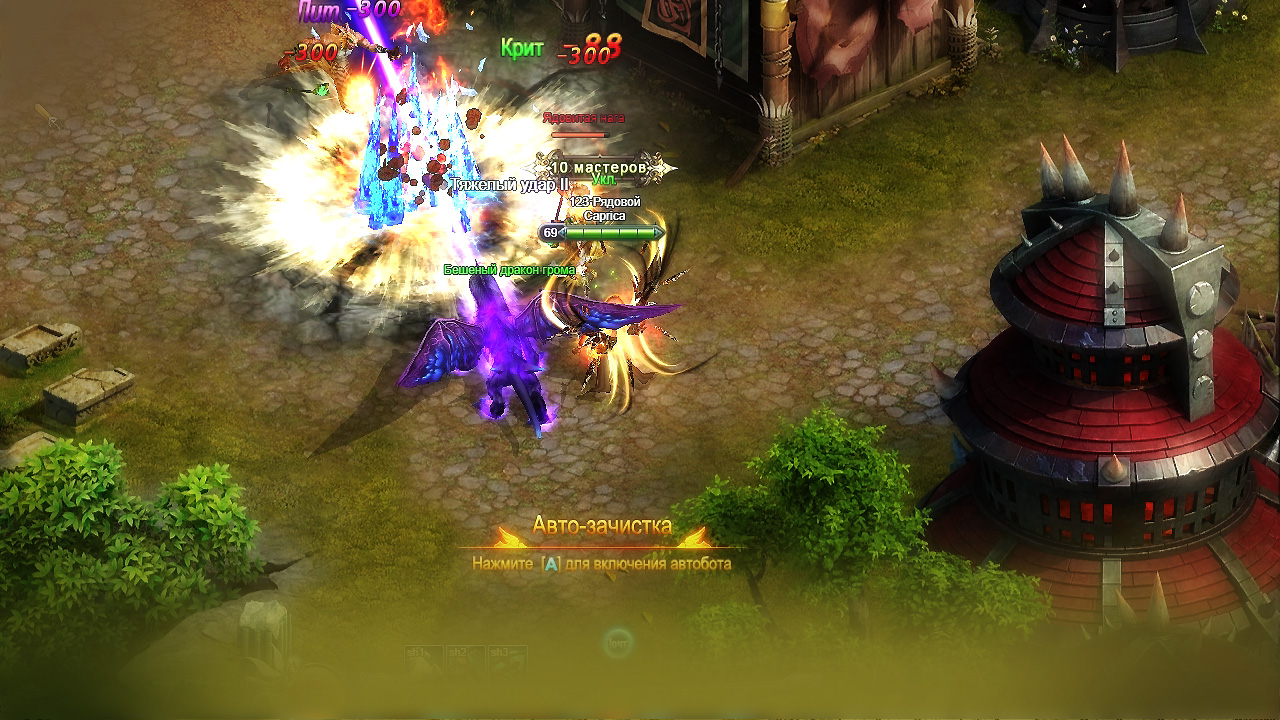This screenshot has height=720, width=1280.
Task: Click the round green glowing button
Action: tap(619, 641)
